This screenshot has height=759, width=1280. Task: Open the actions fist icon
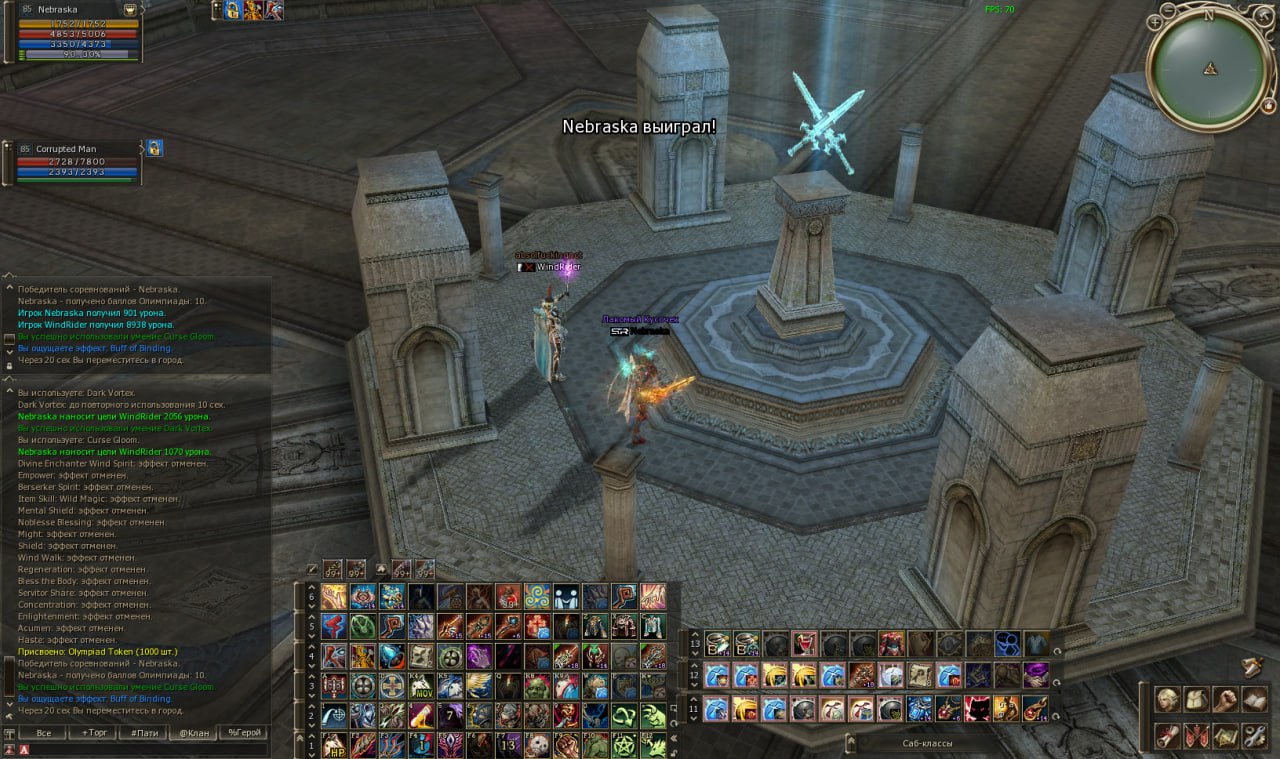(x=1225, y=699)
